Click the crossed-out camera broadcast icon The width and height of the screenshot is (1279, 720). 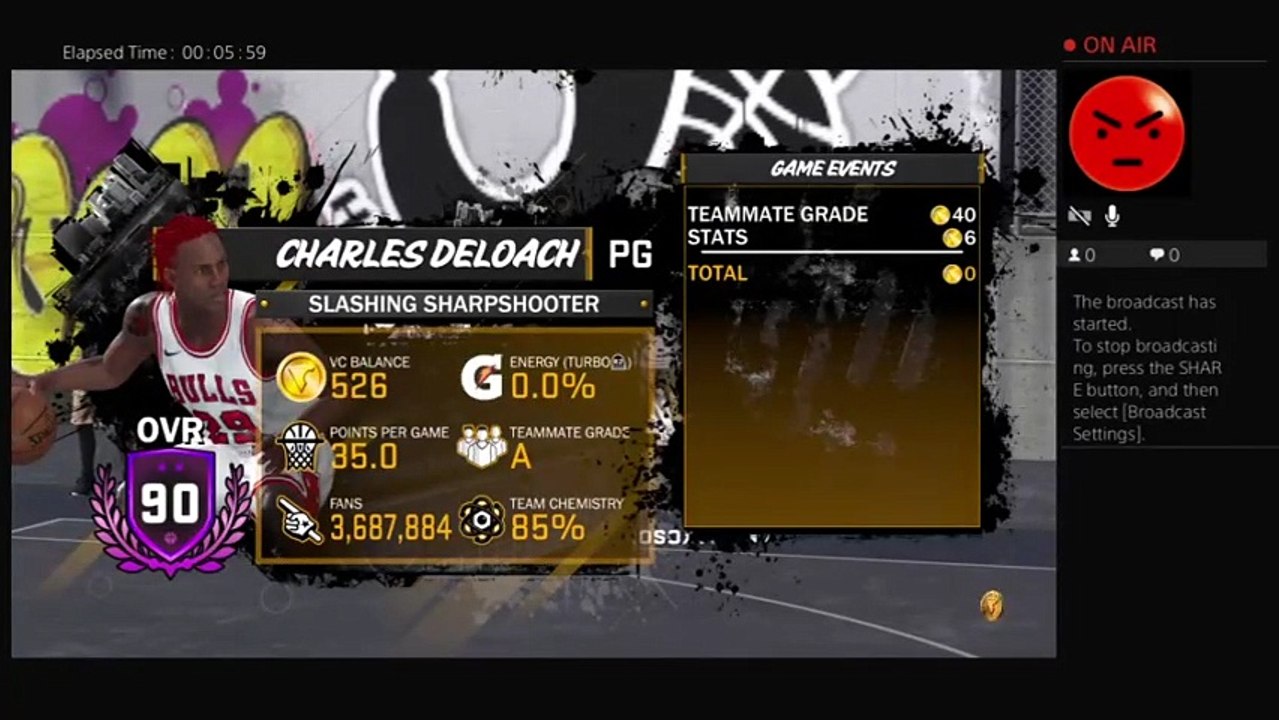[1080, 216]
